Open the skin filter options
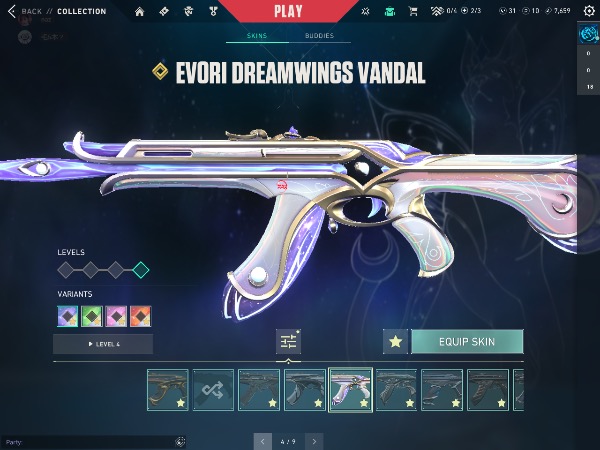Screen dimensions: 600x450 (288, 342)
